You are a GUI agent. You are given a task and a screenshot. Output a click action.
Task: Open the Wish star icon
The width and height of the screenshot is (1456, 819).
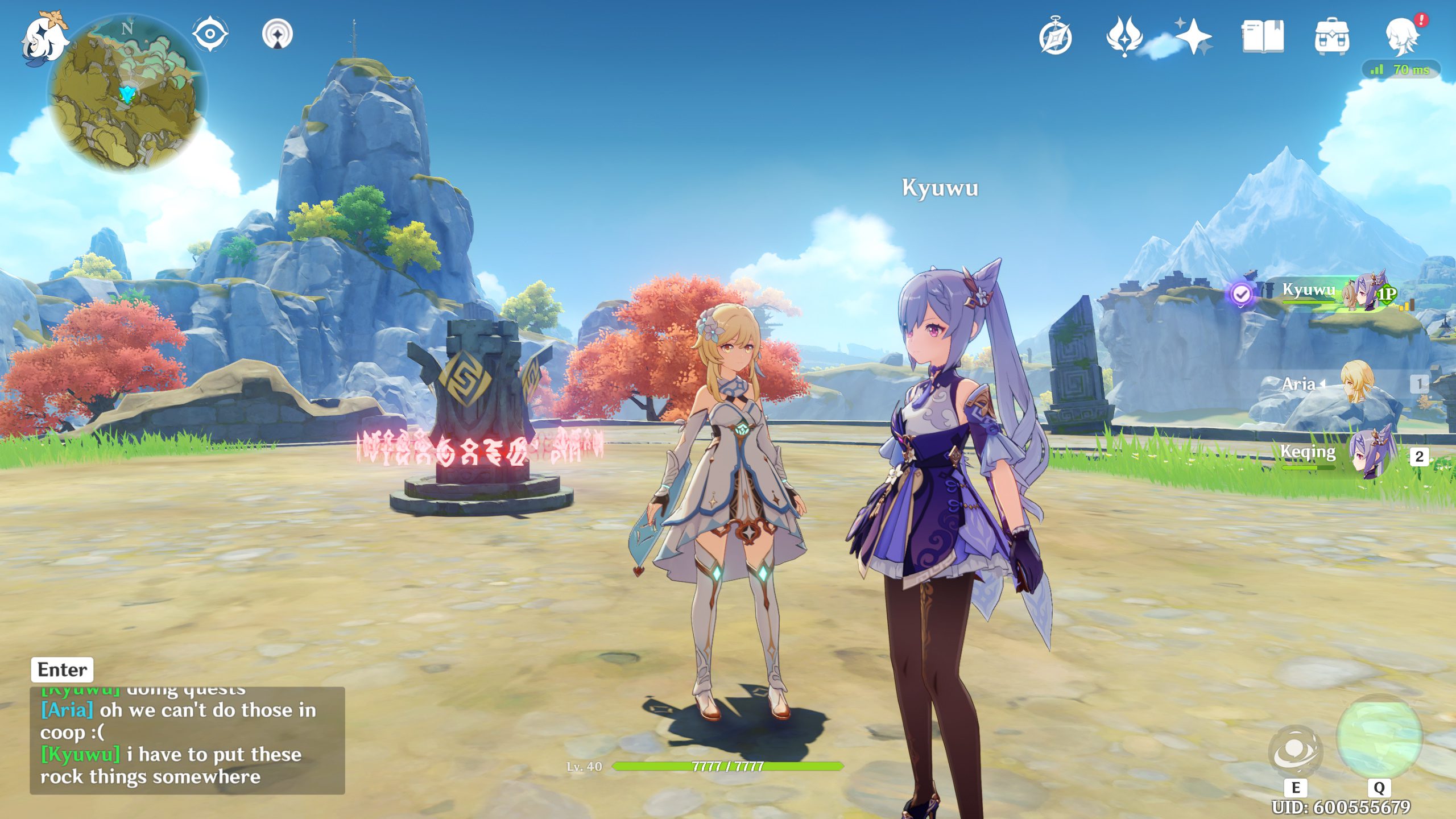click(1193, 36)
